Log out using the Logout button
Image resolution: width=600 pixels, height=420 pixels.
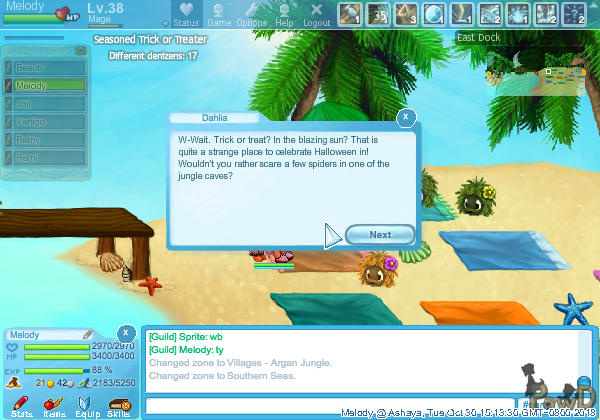(x=316, y=15)
